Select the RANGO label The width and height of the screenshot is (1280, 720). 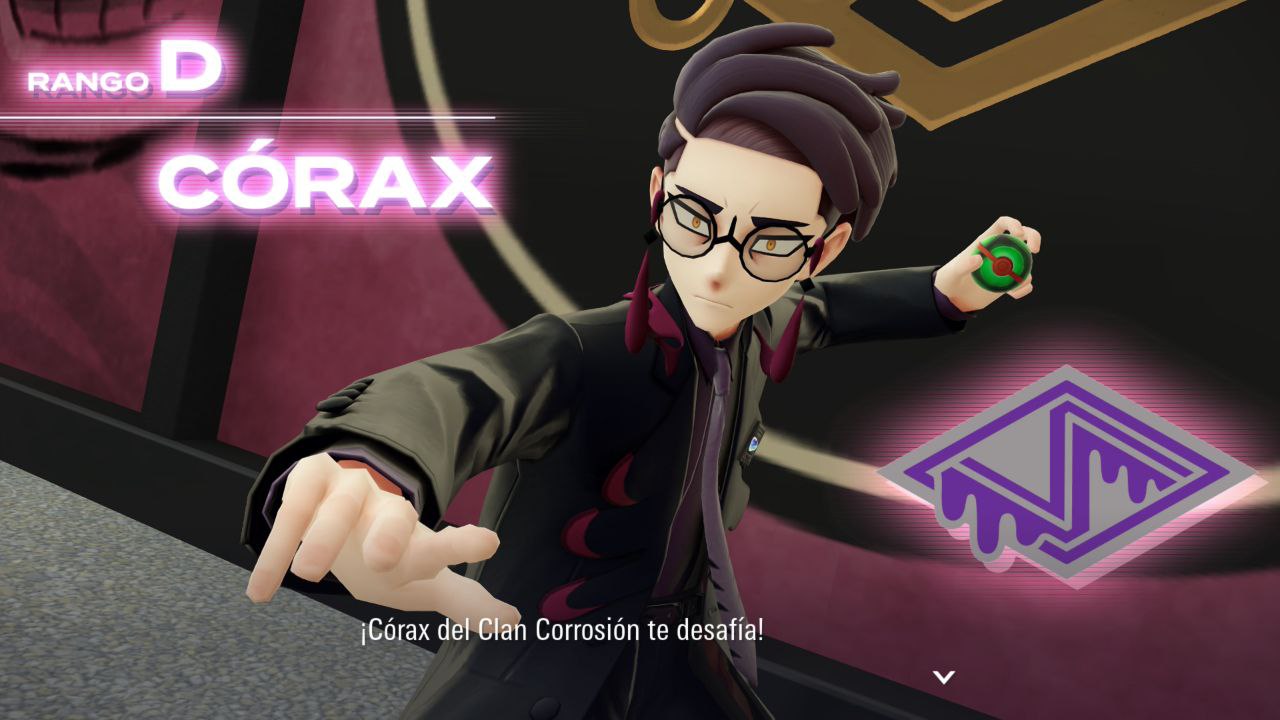pos(89,73)
